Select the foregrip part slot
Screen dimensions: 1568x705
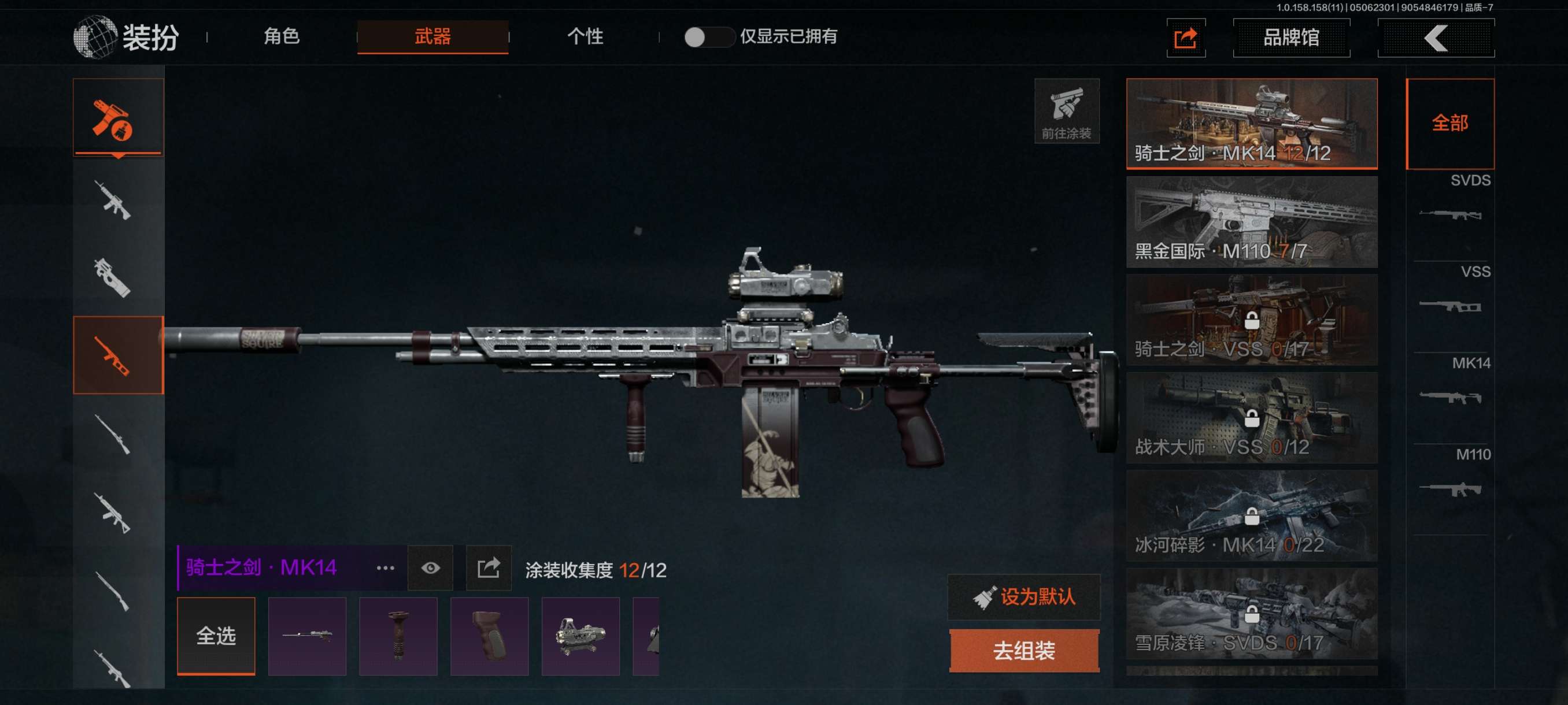point(398,636)
